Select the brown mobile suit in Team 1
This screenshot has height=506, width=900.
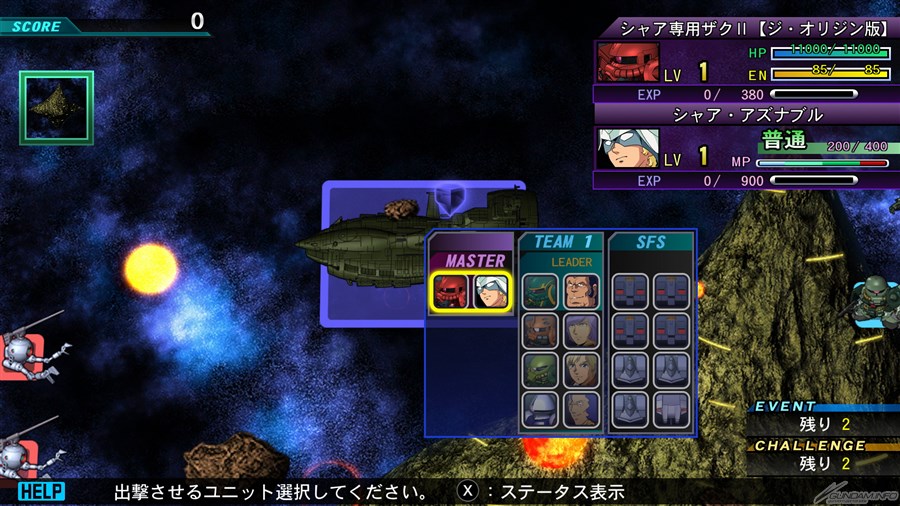tap(540, 331)
